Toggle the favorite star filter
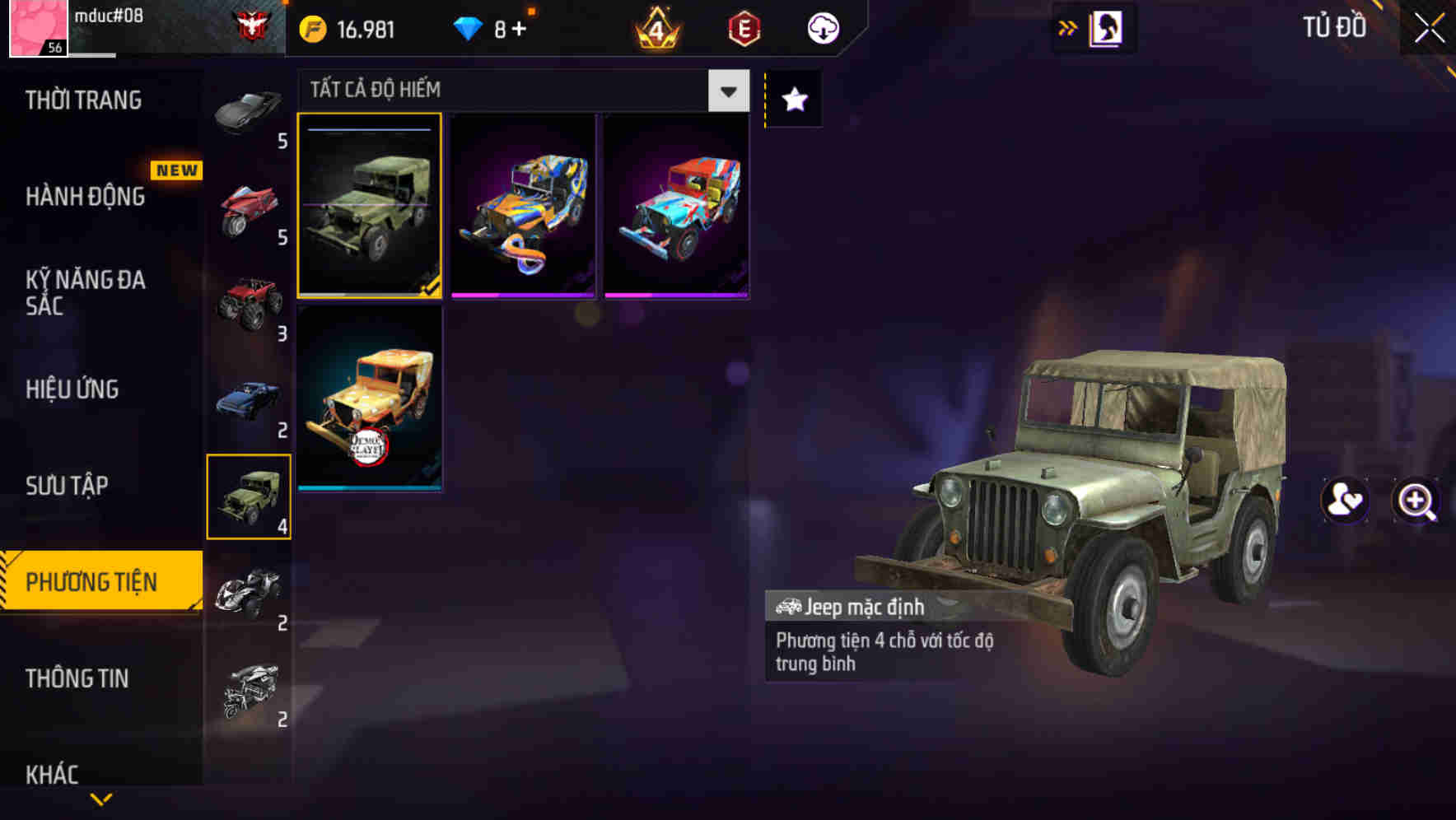The width and height of the screenshot is (1456, 820). (792, 99)
